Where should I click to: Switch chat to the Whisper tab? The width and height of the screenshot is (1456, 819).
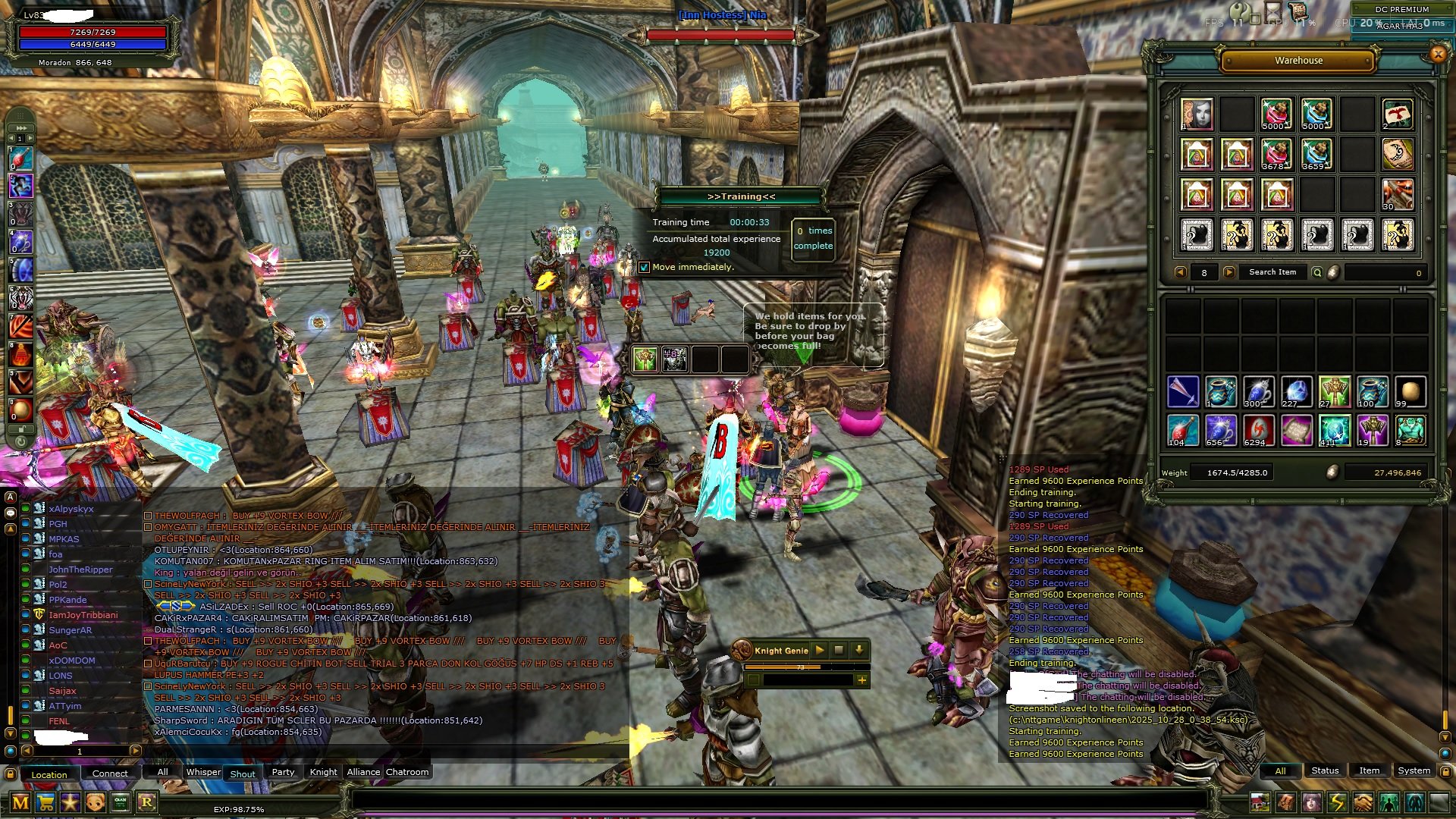(203, 772)
